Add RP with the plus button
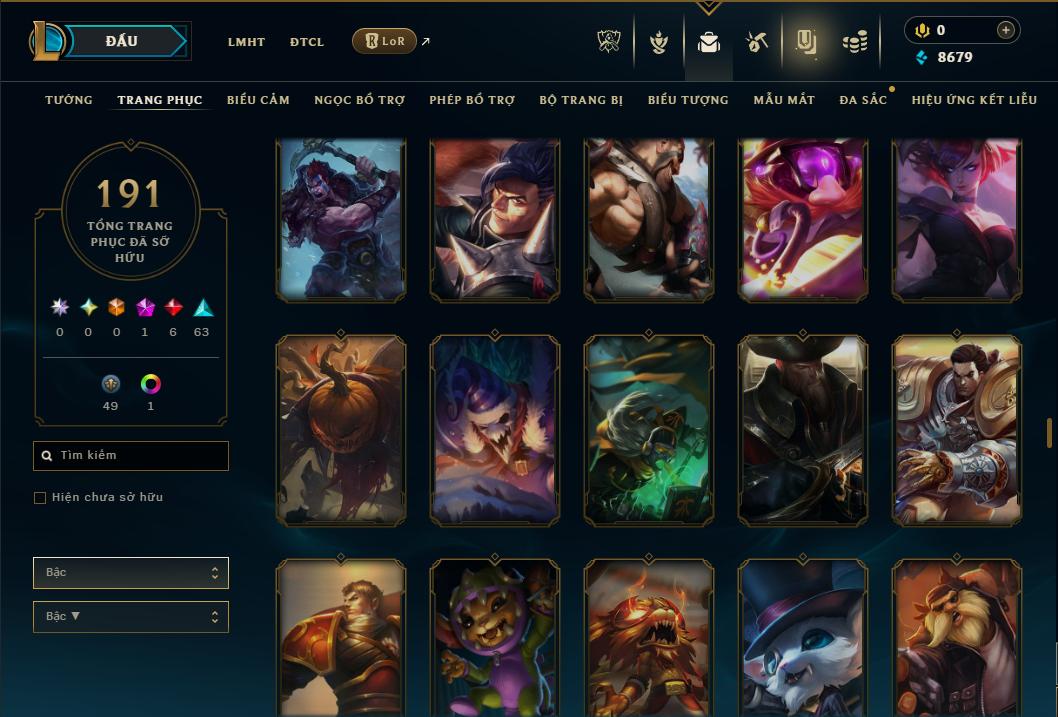Viewport: 1058px width, 717px height. click(x=1005, y=30)
